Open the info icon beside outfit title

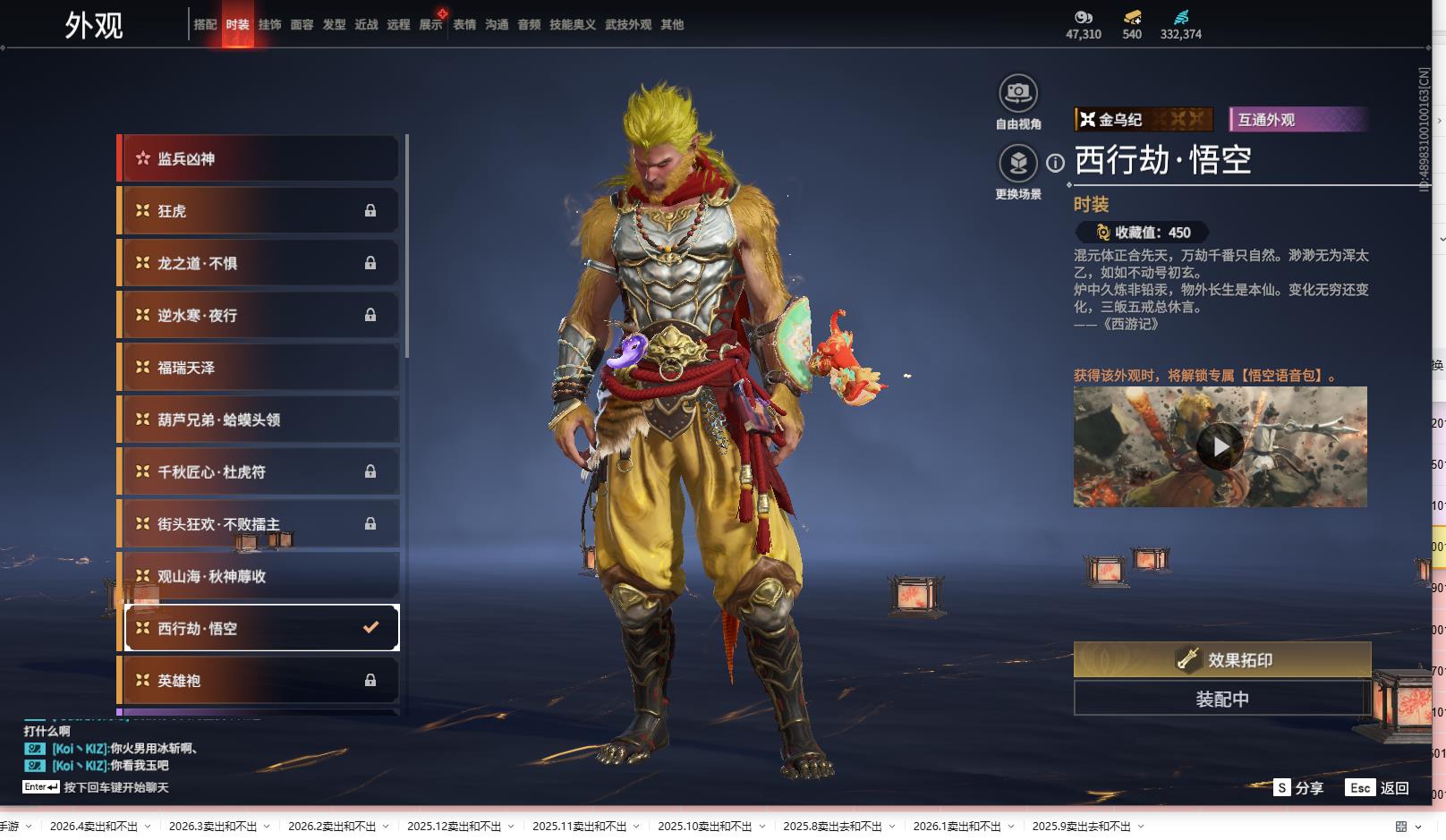tap(1056, 163)
